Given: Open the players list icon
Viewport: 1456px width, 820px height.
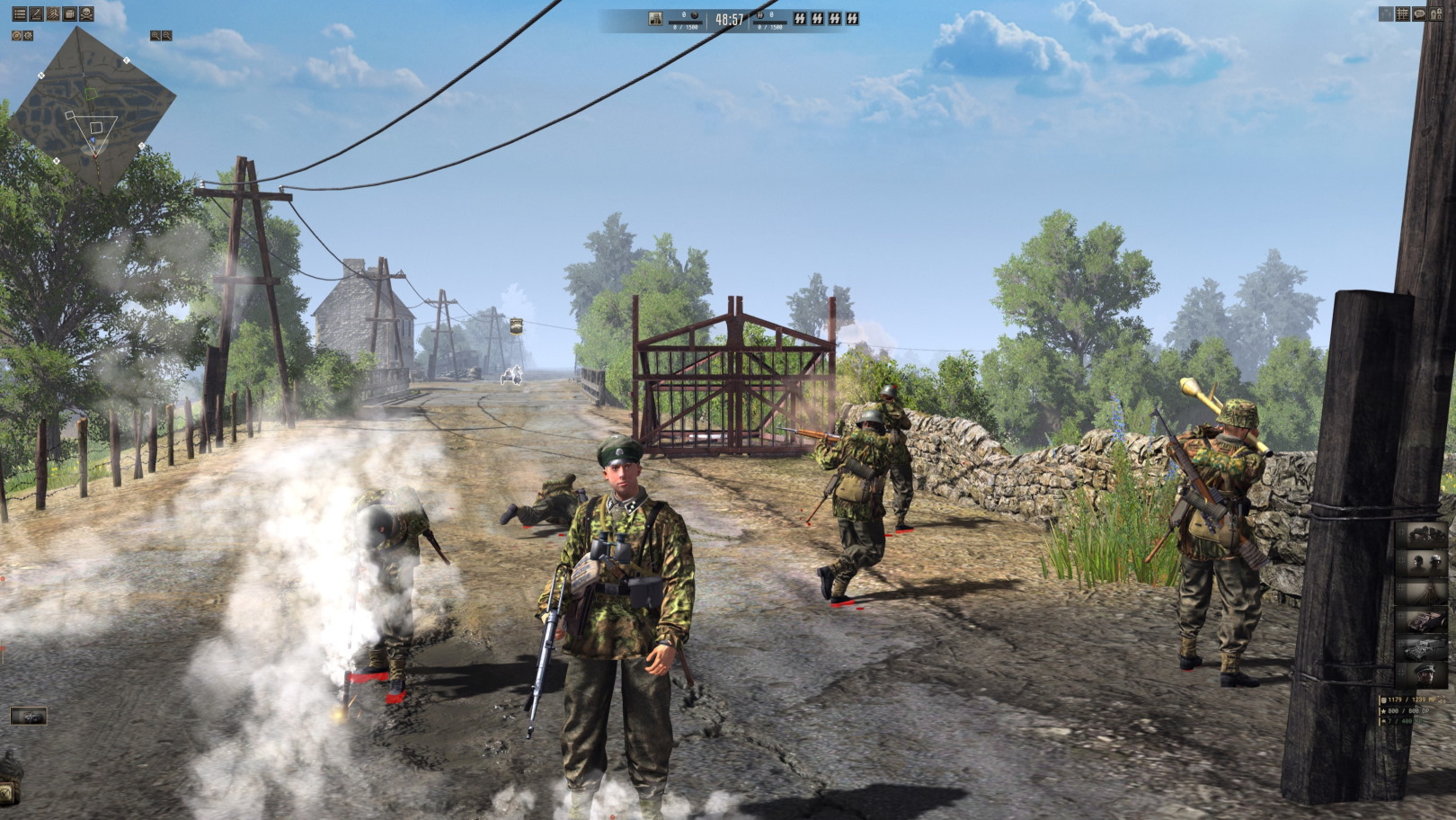Looking at the screenshot, I should tap(1436, 14).
